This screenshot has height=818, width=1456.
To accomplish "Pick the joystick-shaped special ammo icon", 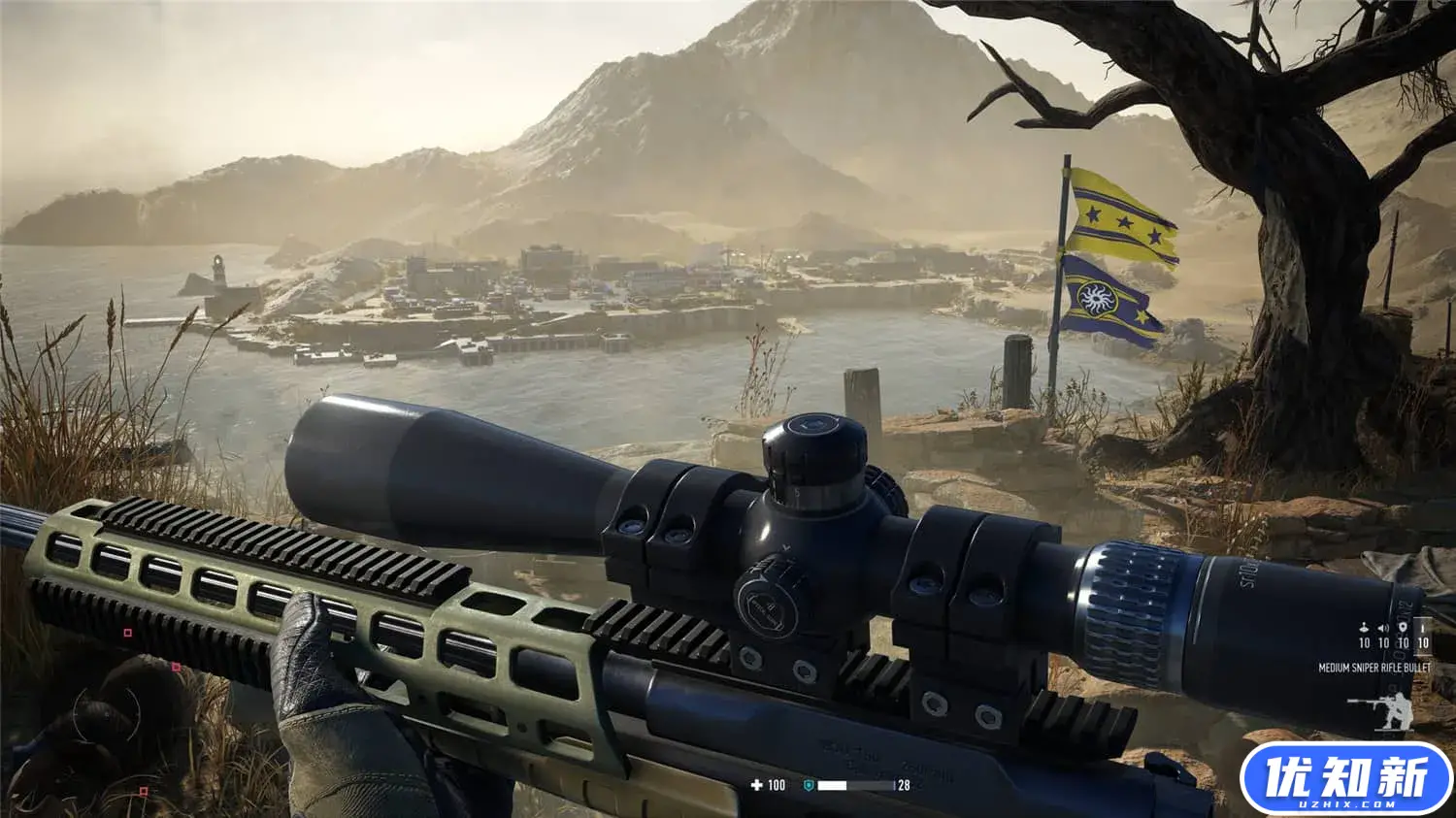I will point(1364,628).
